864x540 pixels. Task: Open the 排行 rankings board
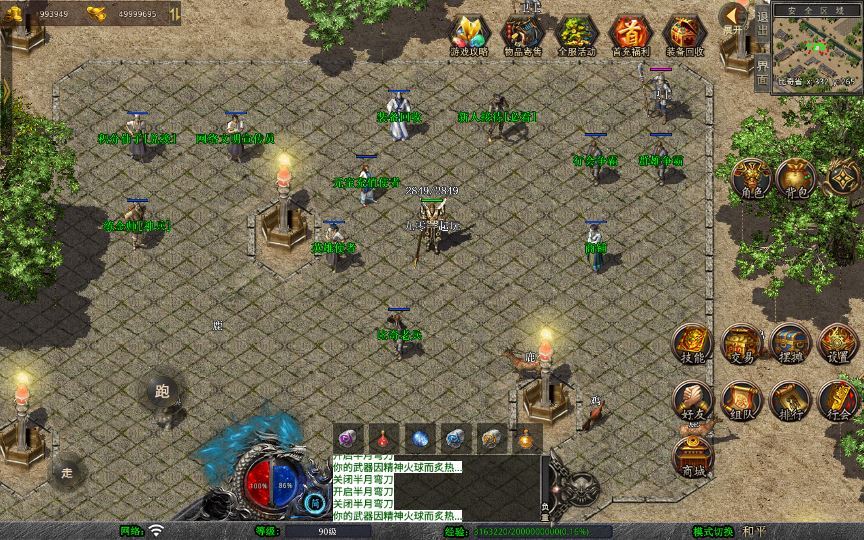pos(789,399)
